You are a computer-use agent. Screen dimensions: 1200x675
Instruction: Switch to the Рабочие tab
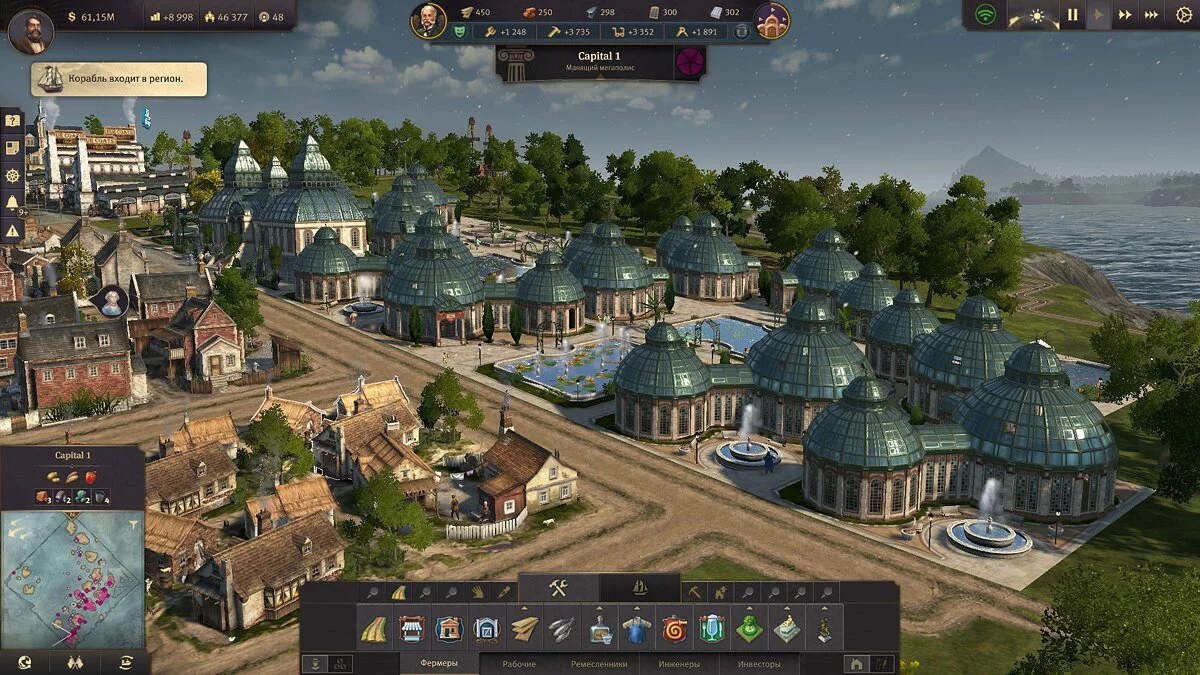(519, 664)
